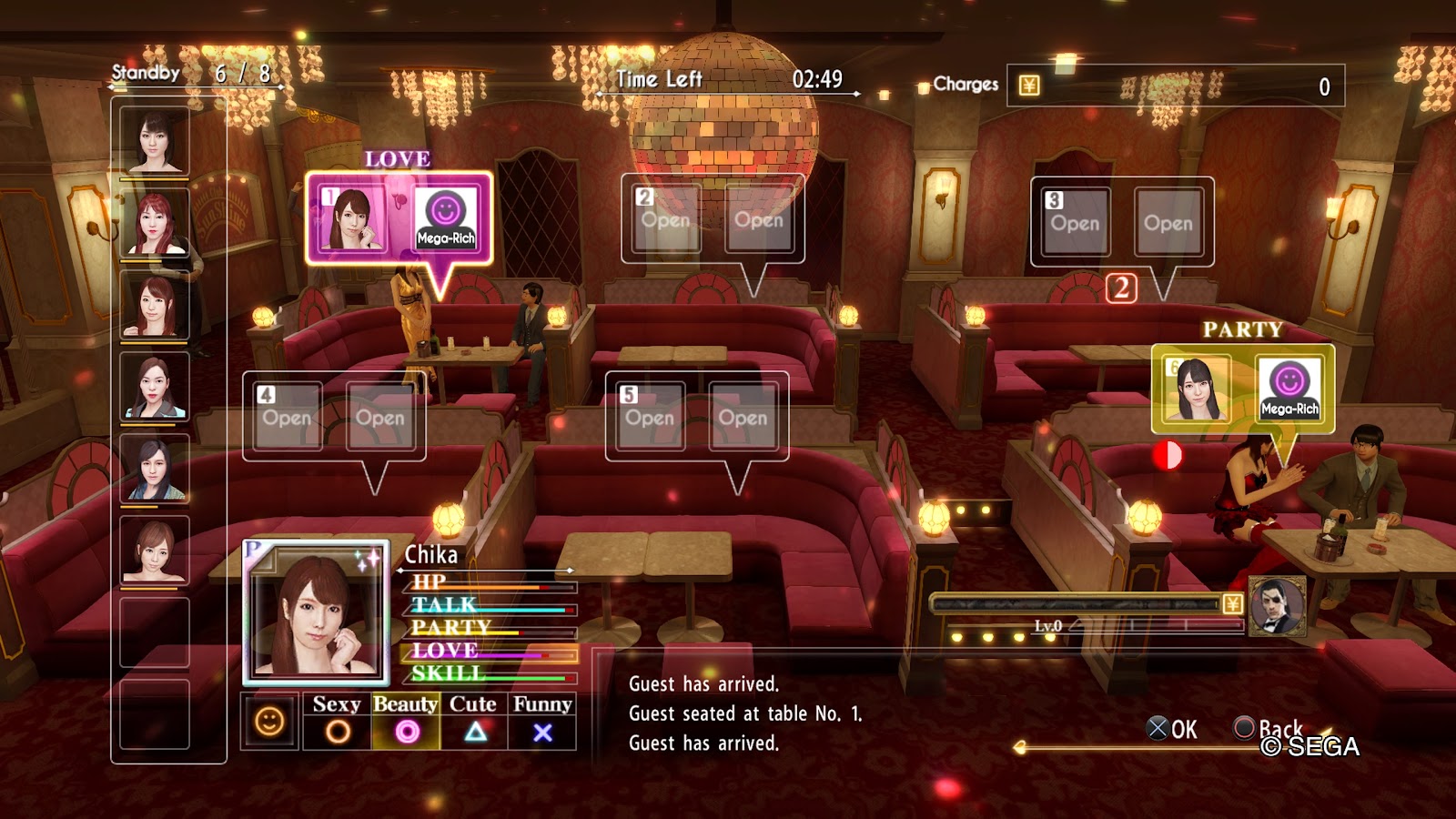Click the Mega-Rich guest icon at table 1
The image size is (1456, 819).
coord(446,219)
